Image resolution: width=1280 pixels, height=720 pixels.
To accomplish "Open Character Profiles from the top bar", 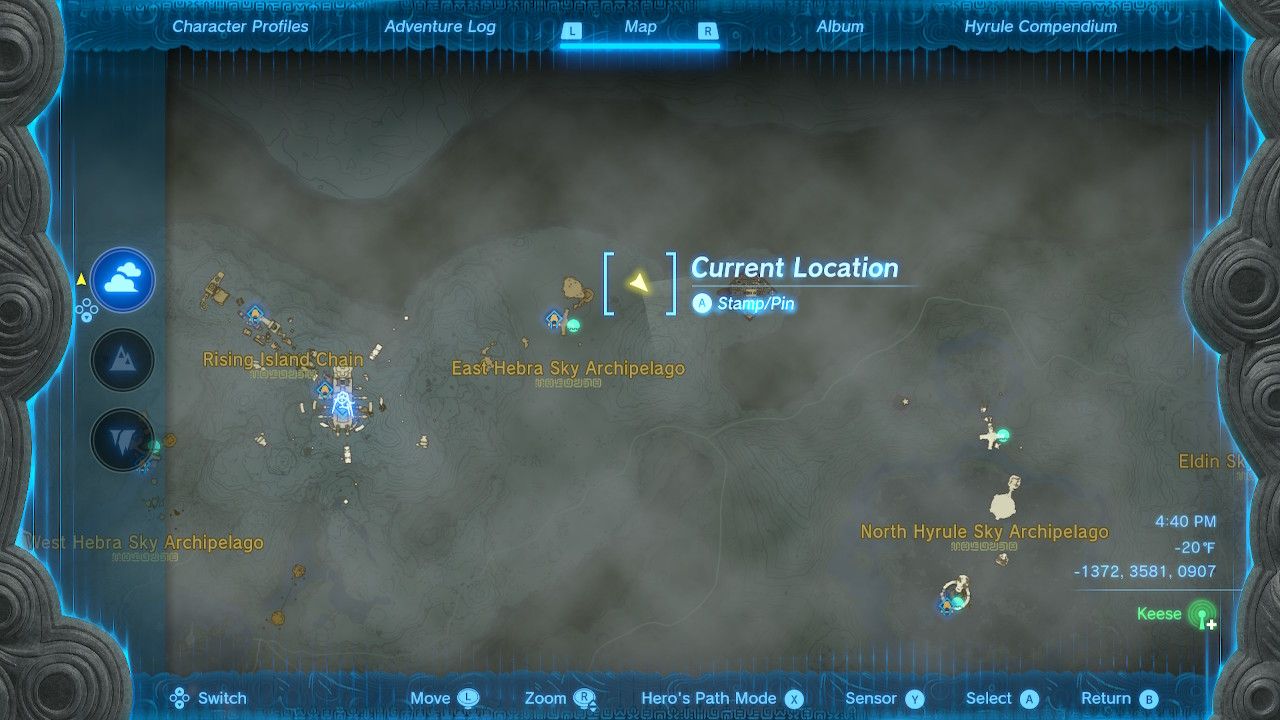I will click(239, 27).
